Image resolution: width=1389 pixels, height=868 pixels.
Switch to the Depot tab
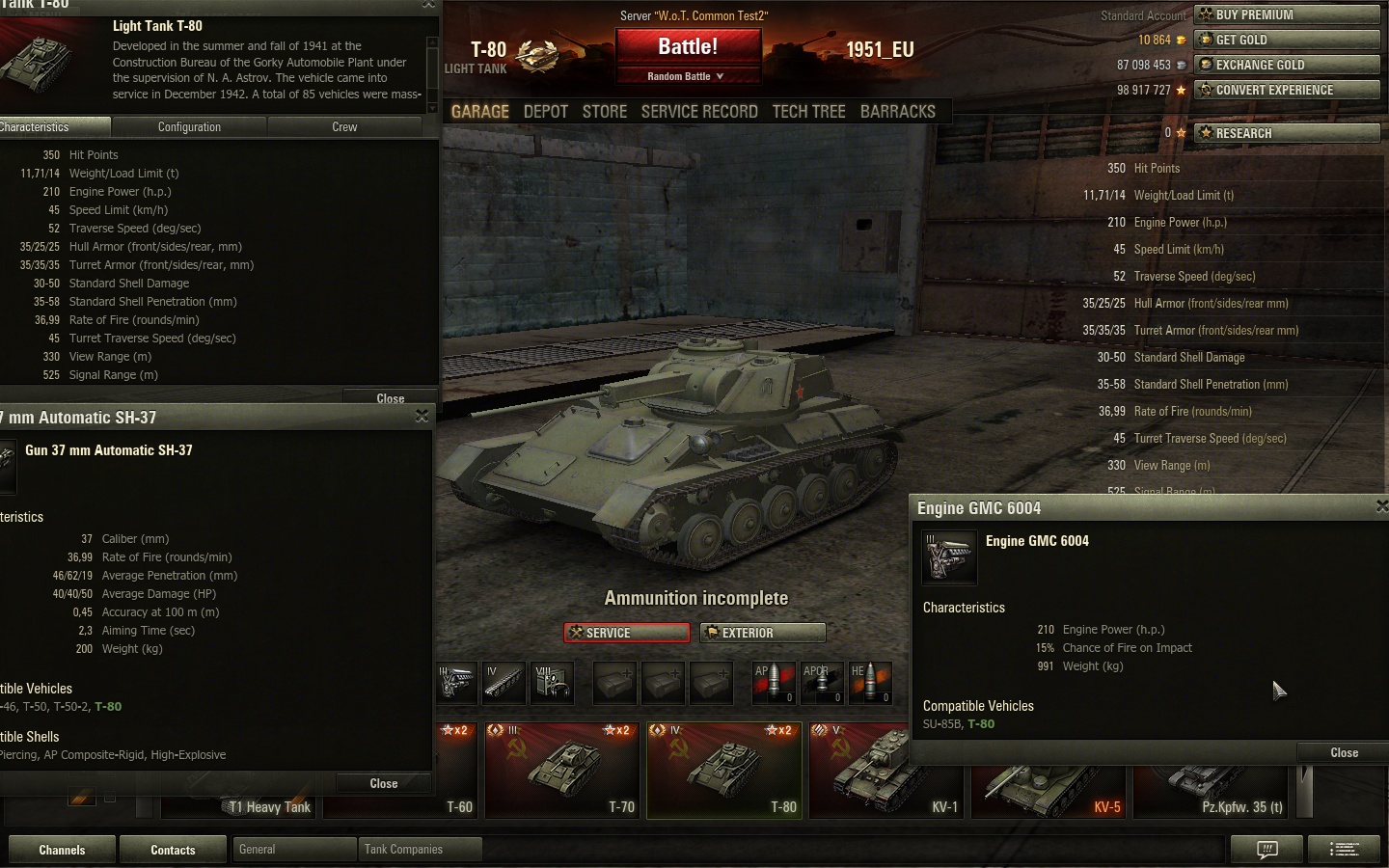(x=545, y=112)
